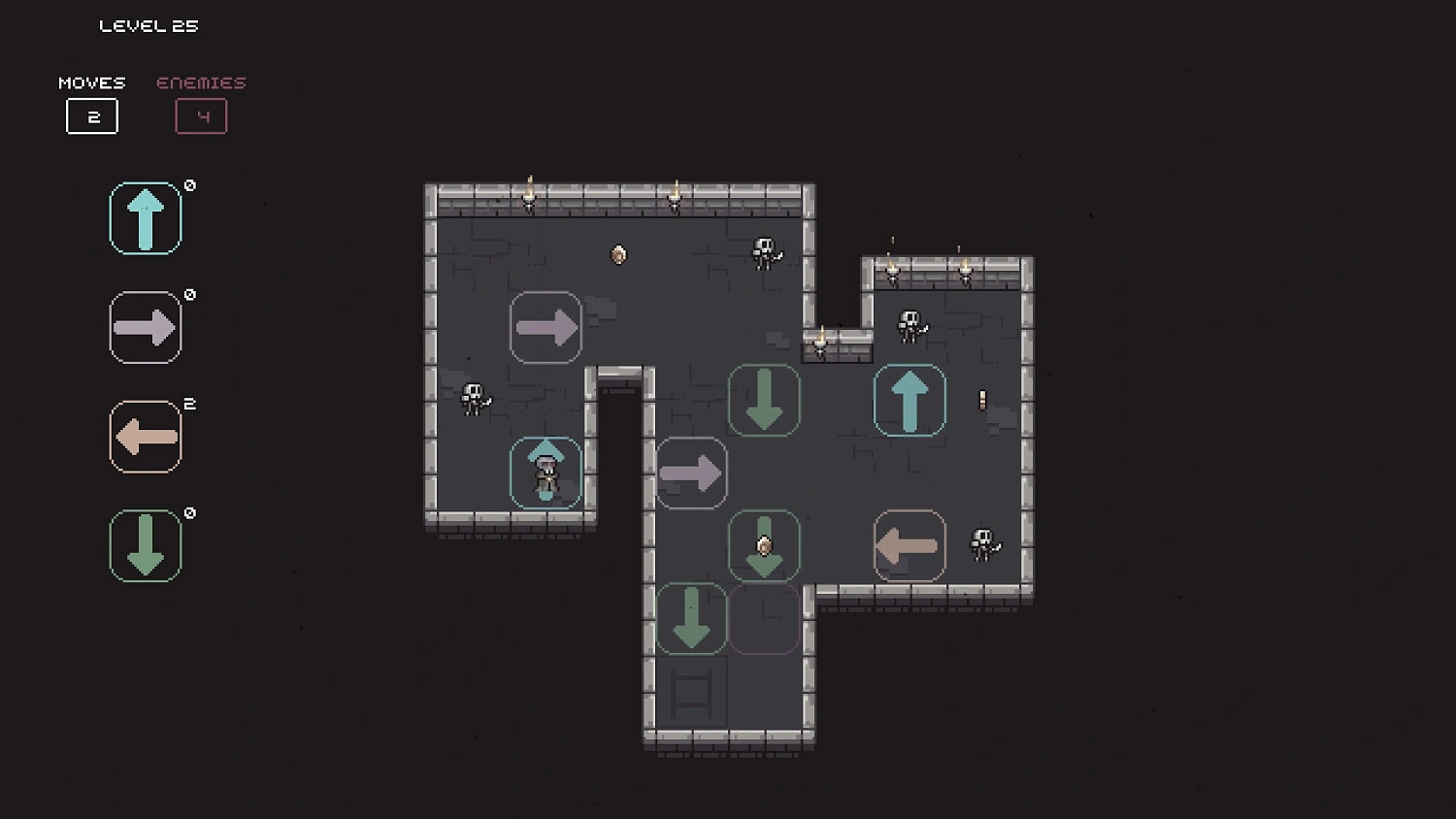This screenshot has height=819, width=1456.
Task: Select the teal up arrow tool in the sidebar
Action: 146,218
